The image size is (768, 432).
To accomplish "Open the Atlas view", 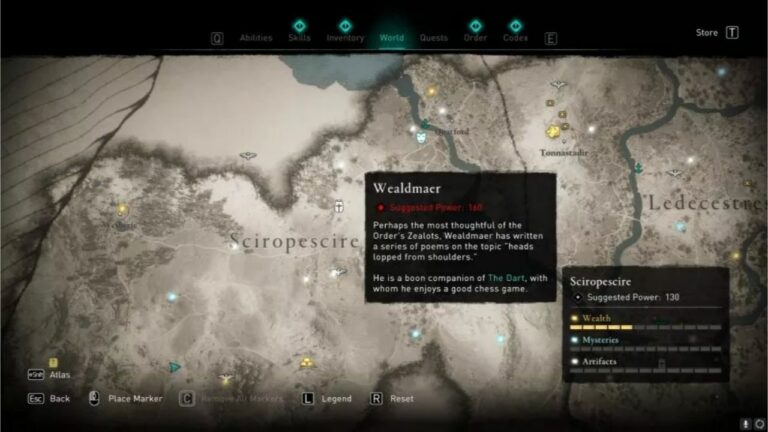I will pyautogui.click(x=58, y=375).
